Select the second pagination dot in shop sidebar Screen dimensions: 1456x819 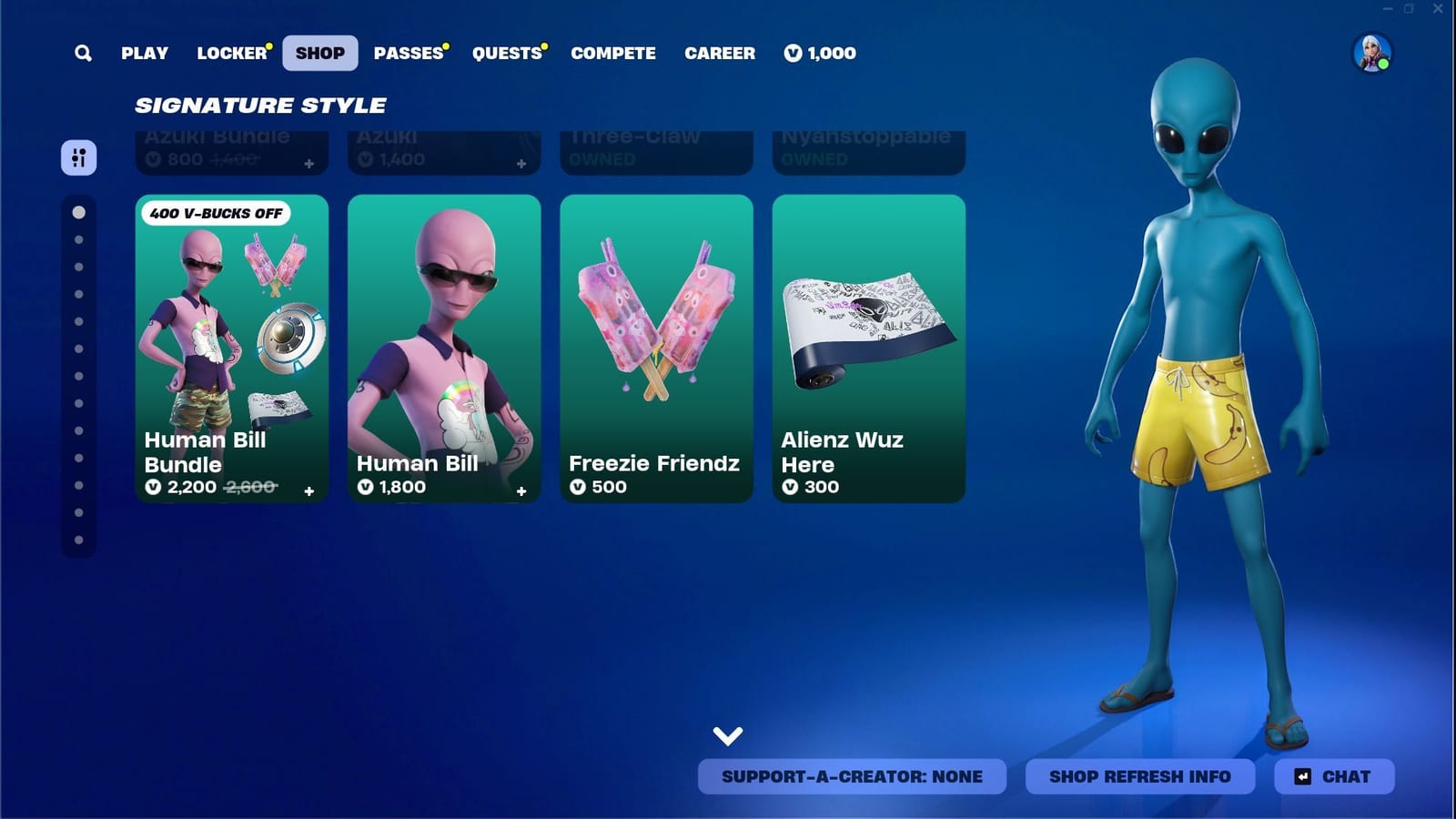tap(77, 239)
